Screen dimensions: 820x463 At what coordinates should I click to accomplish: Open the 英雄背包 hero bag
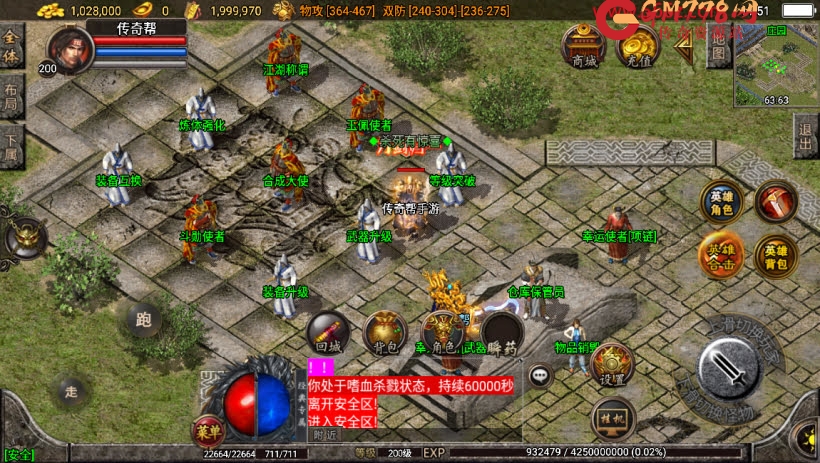coord(775,255)
